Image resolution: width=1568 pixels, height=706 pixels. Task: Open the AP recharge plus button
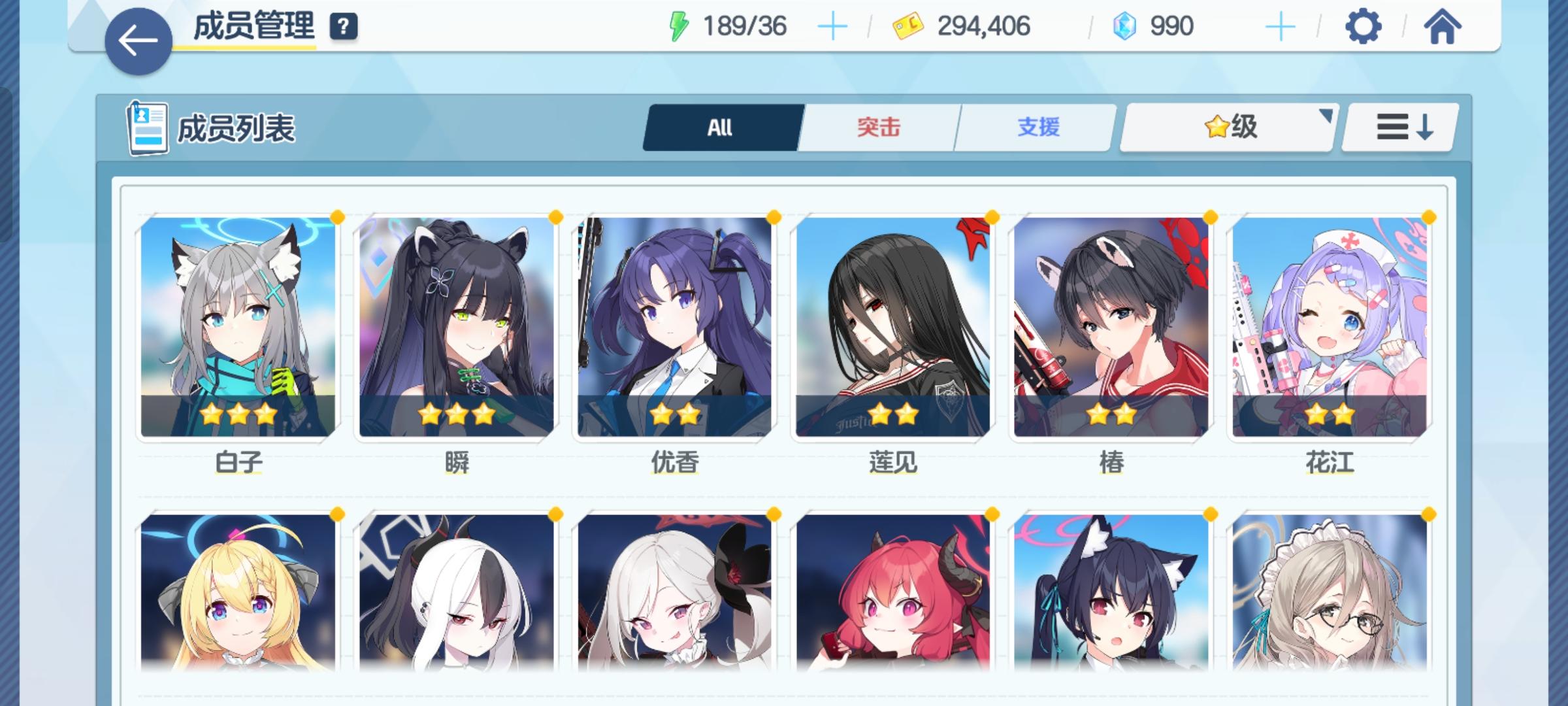point(833,25)
